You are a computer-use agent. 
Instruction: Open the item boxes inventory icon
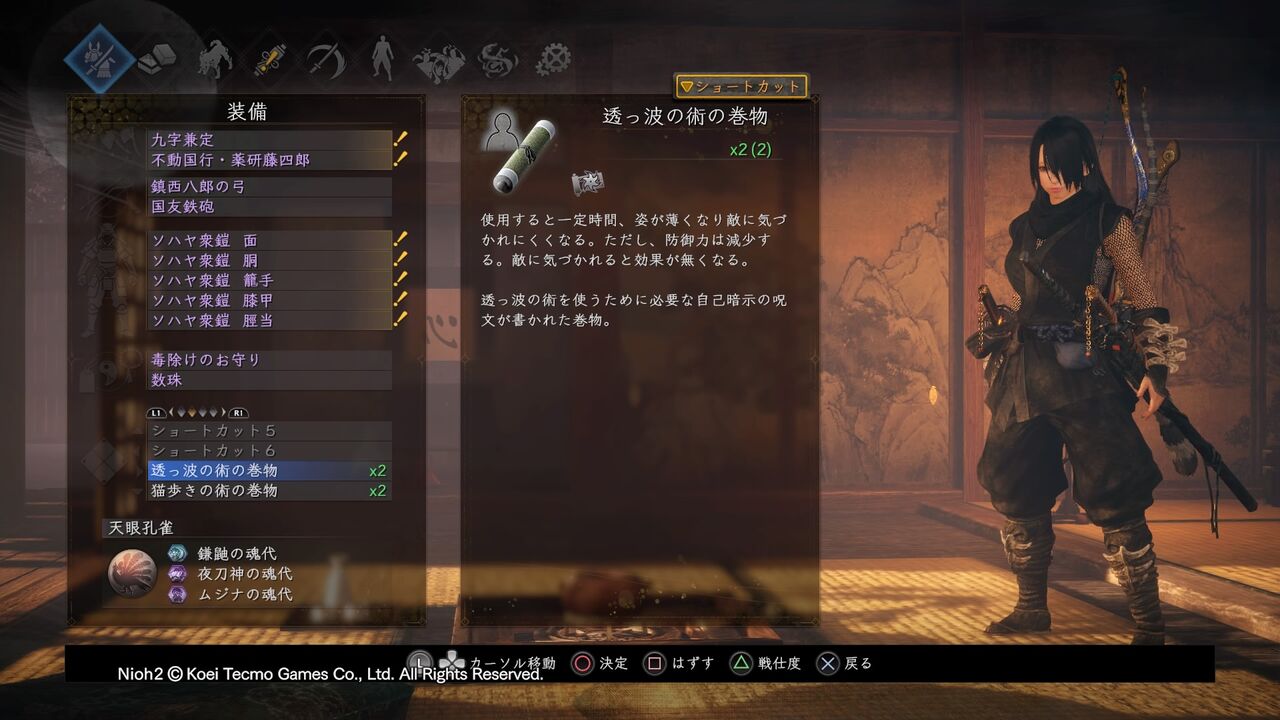[157, 60]
